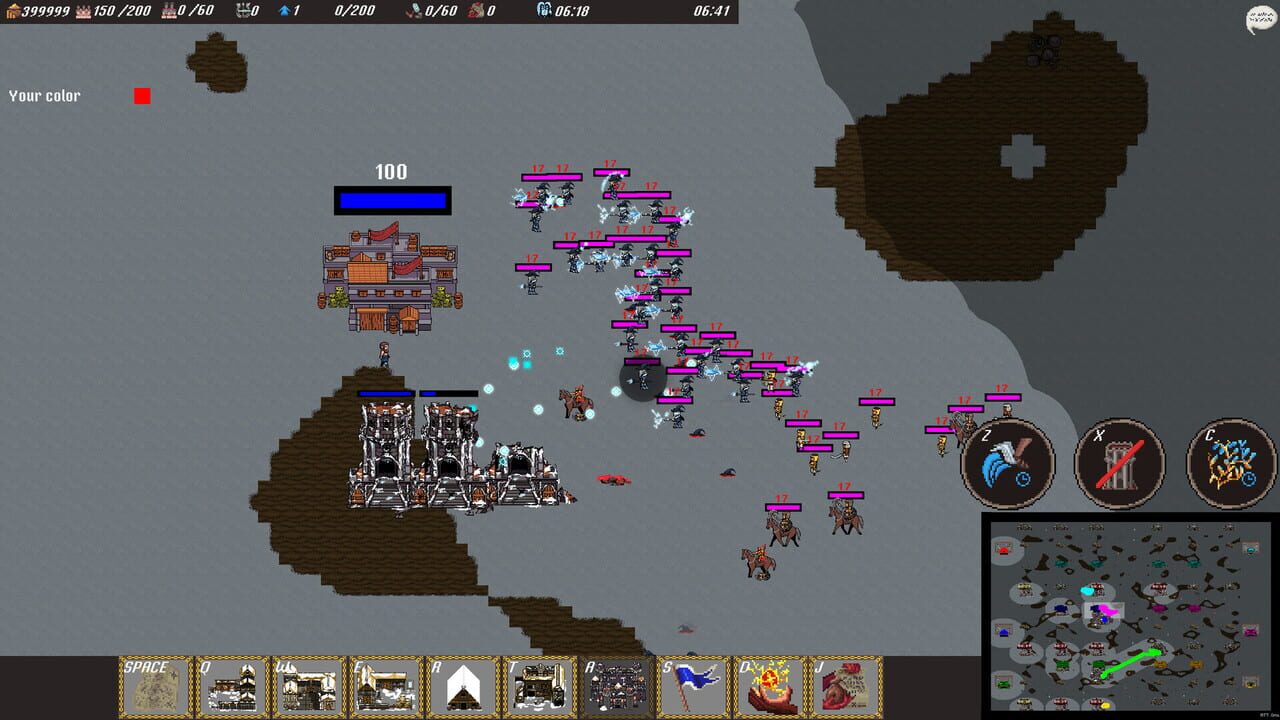
Task: Select the red color swatch near Your color
Action: 142,95
